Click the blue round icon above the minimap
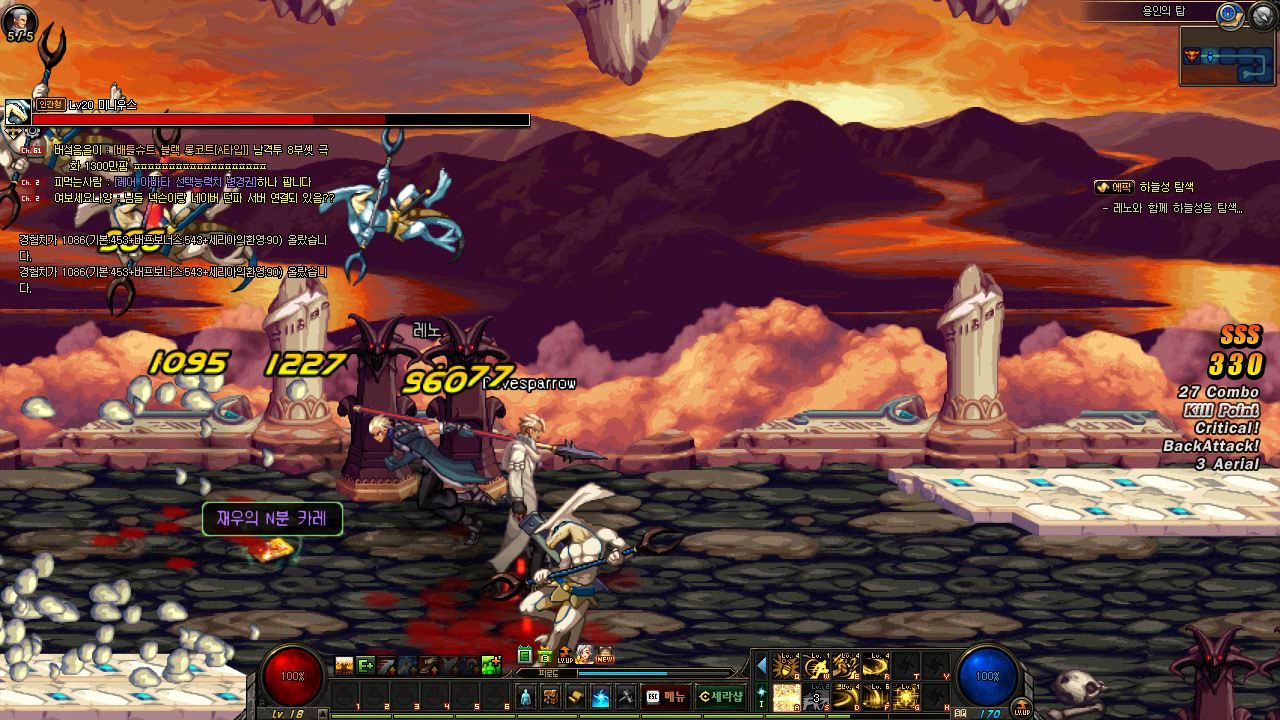The height and width of the screenshot is (720, 1280). (1228, 14)
